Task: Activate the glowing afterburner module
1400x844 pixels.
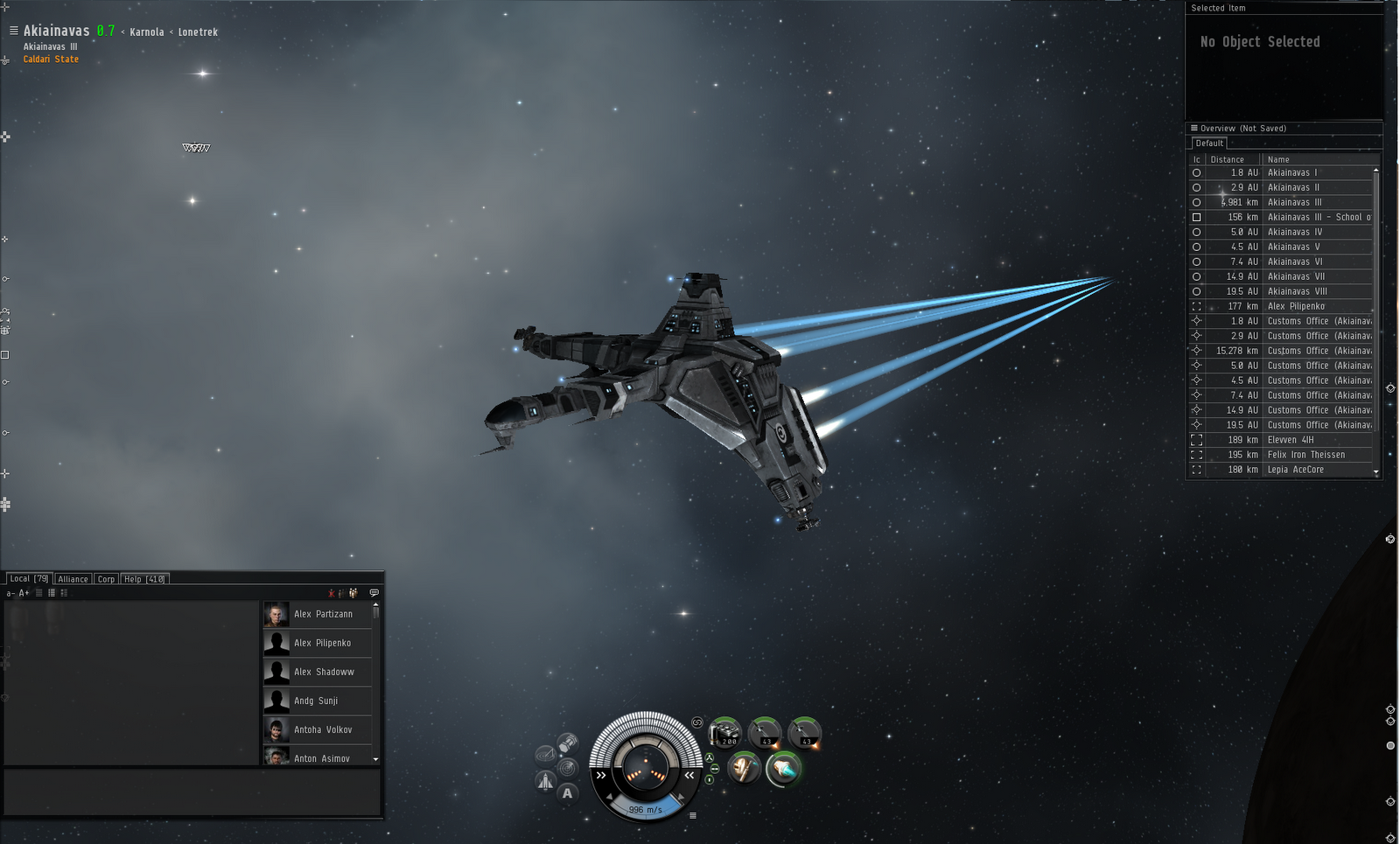Action: (783, 770)
